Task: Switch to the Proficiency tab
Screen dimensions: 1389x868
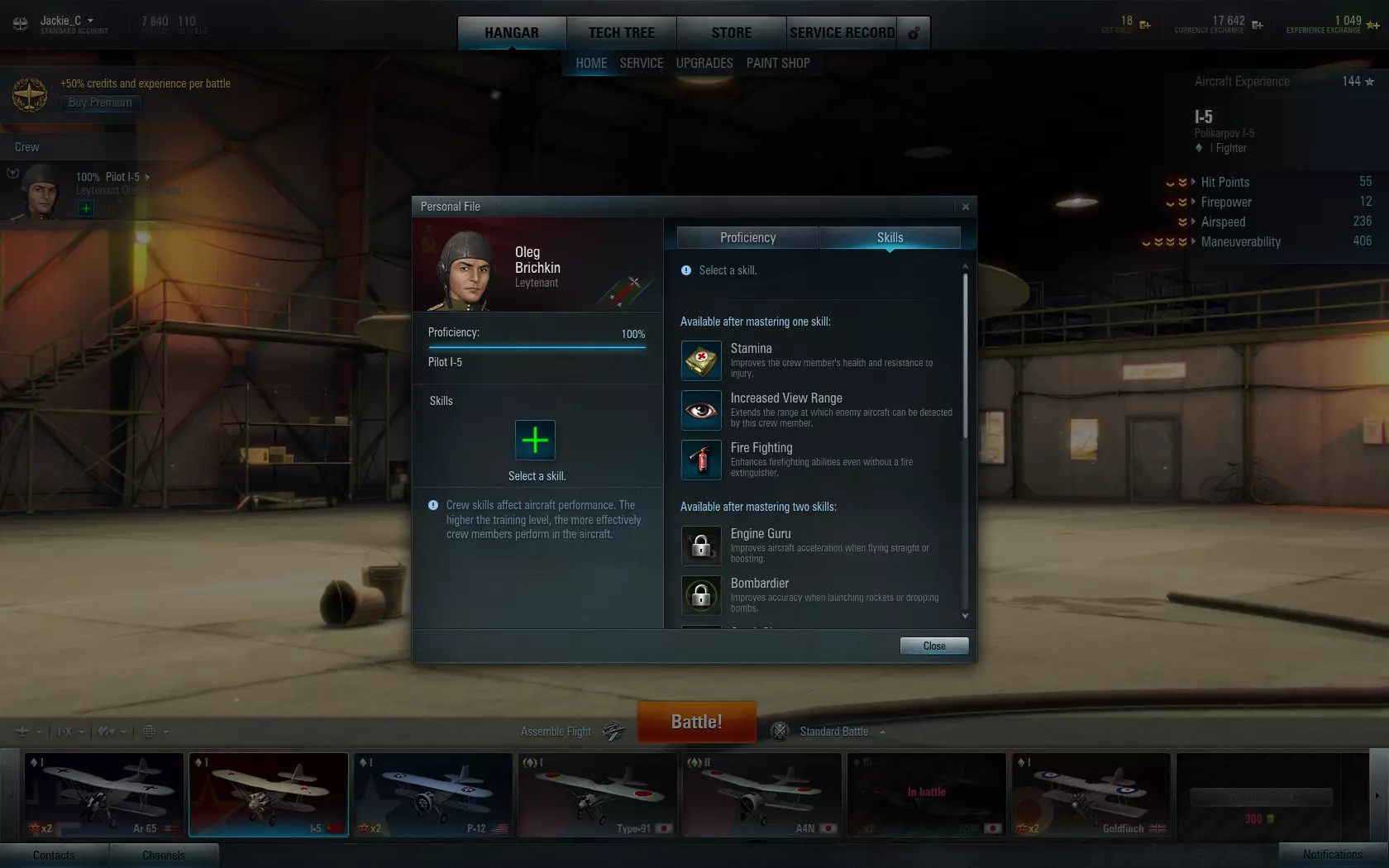Action: click(x=747, y=238)
